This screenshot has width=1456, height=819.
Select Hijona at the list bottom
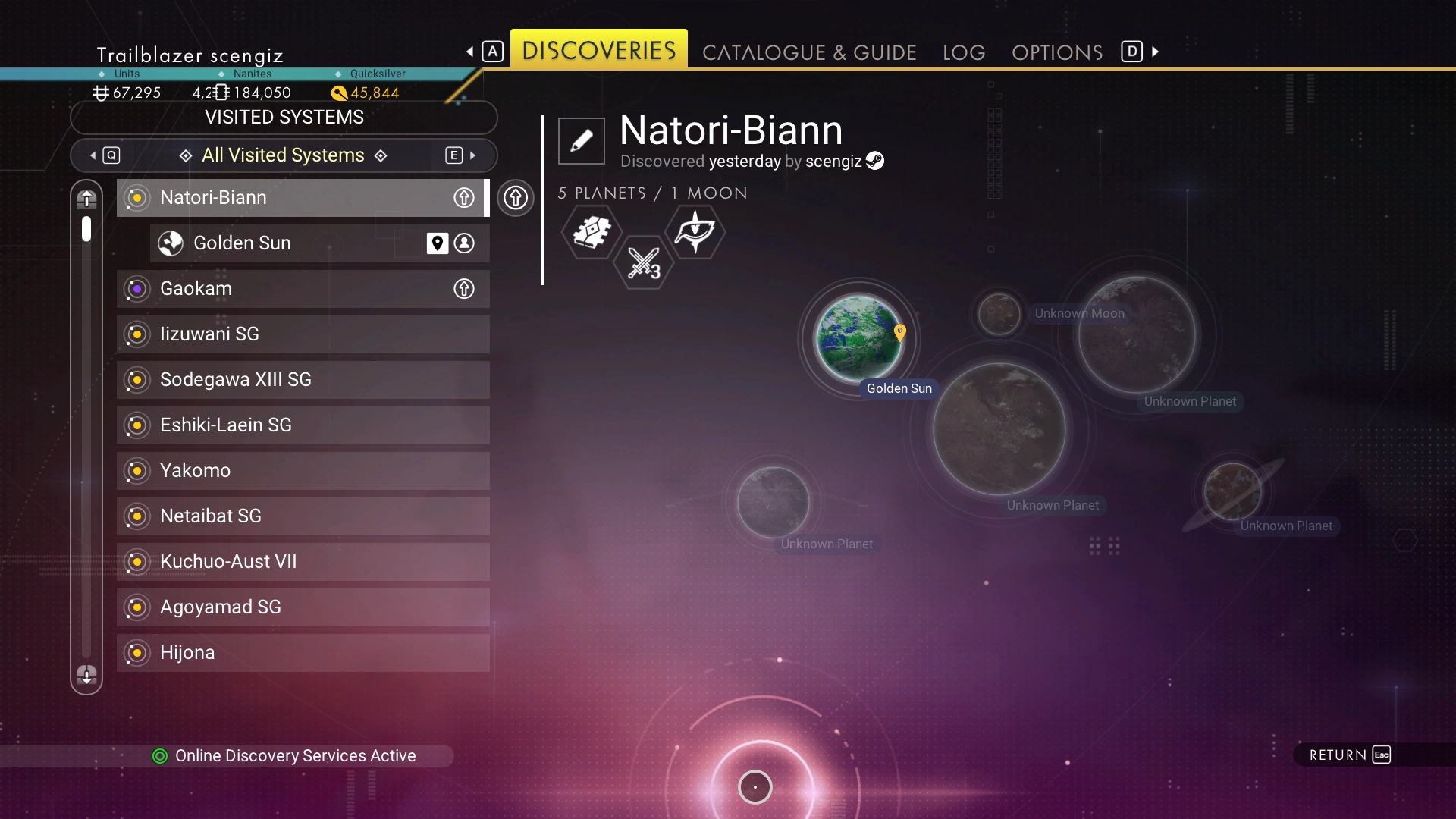pyautogui.click(x=303, y=653)
